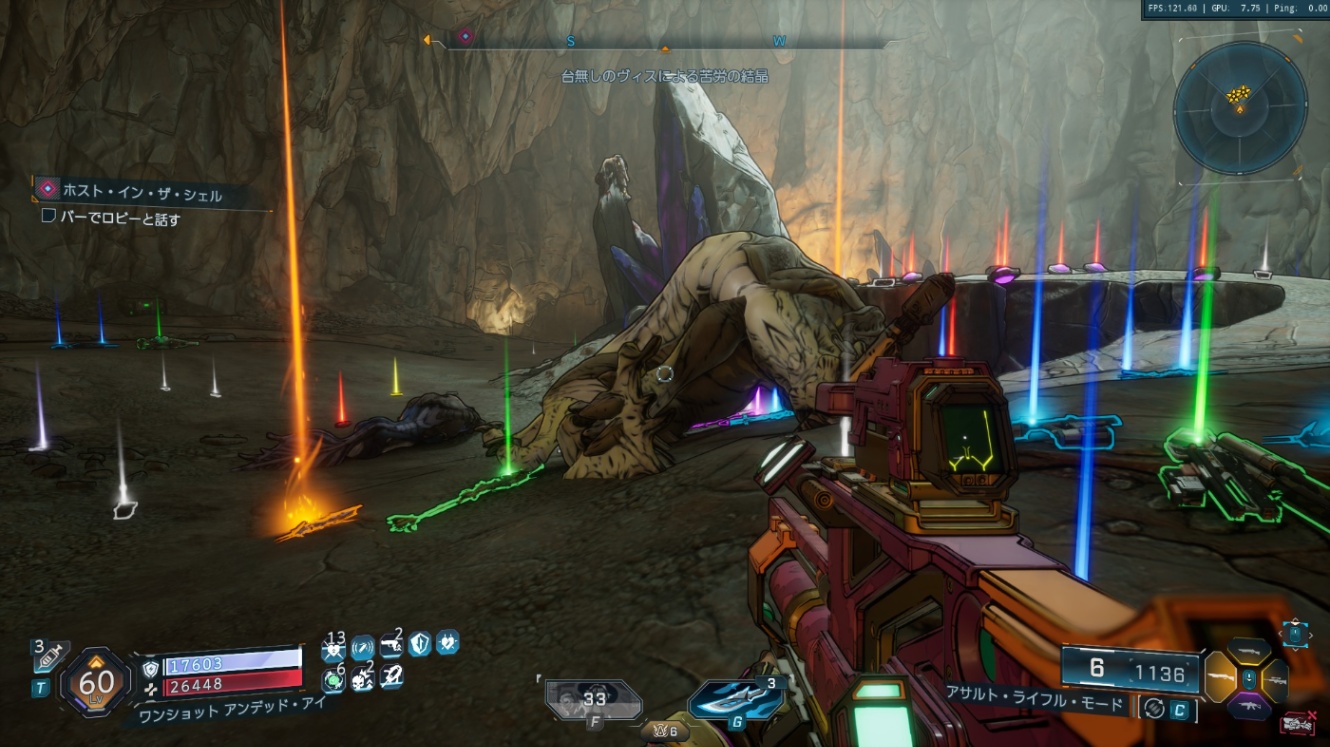Choose the top weapon in the weapon wheel

click(x=1249, y=653)
